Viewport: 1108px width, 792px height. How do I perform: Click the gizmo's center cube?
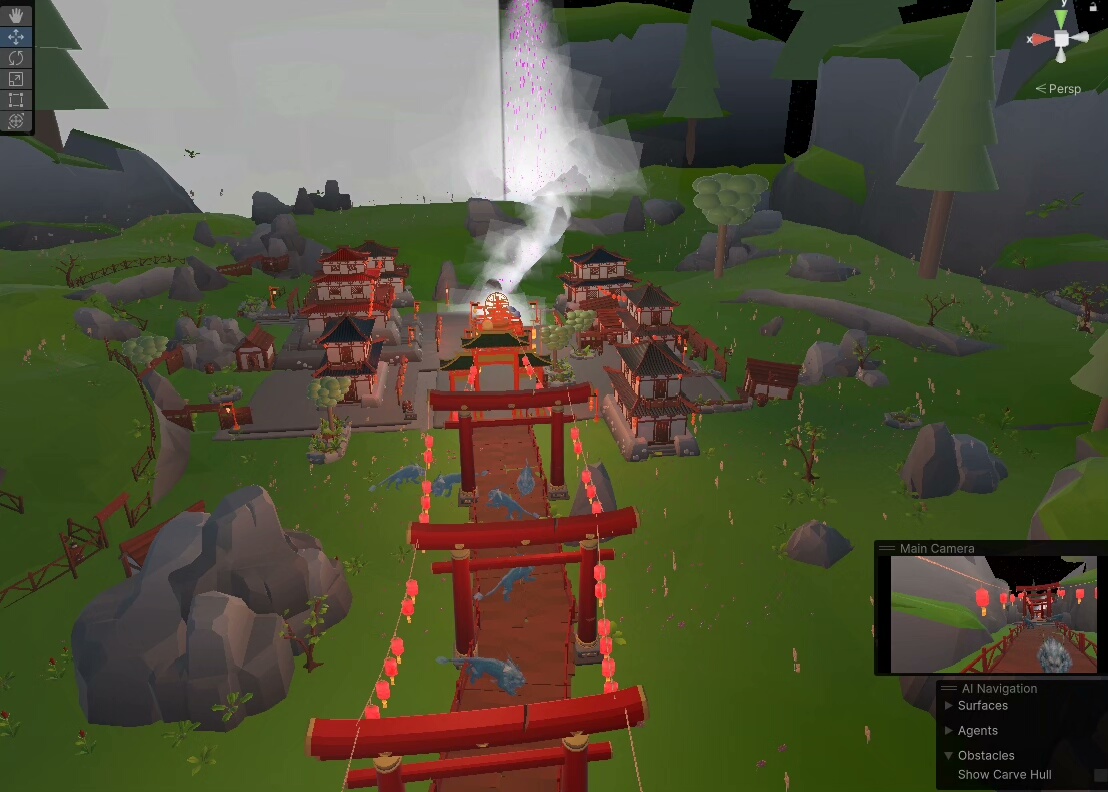tap(1061, 39)
